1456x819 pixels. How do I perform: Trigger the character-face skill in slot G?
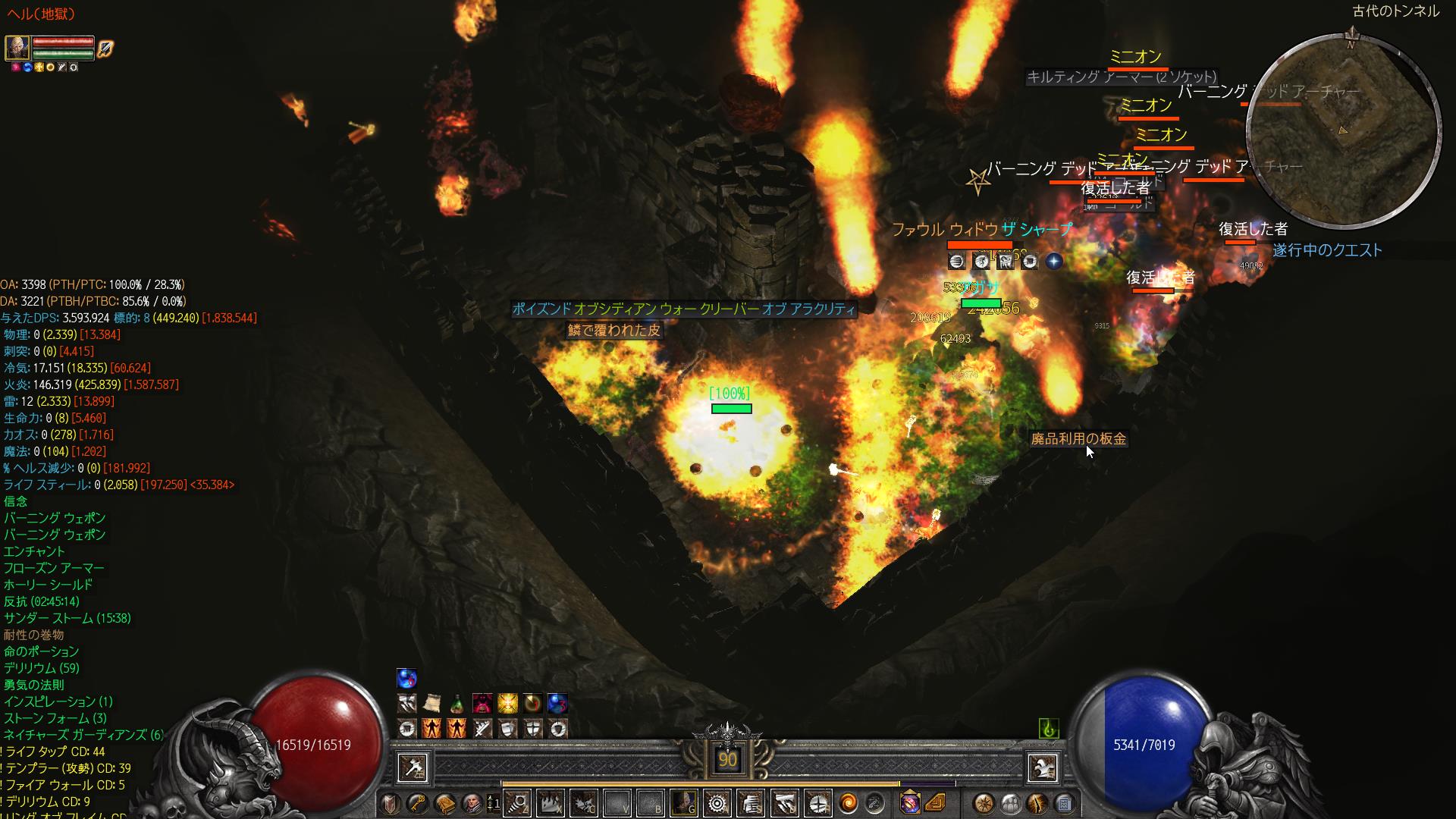(685, 802)
